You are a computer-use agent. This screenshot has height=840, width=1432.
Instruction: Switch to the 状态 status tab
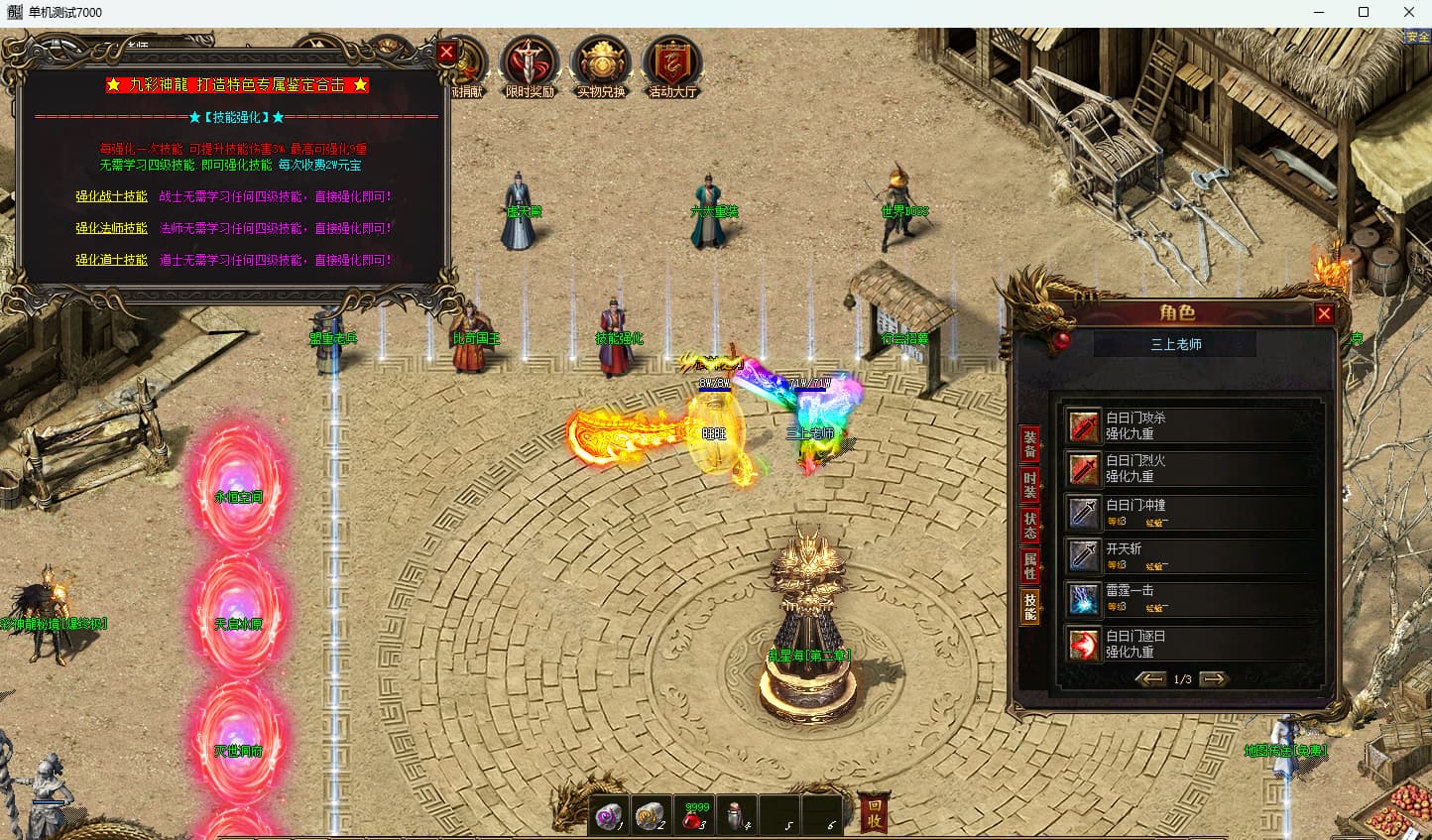1030,525
